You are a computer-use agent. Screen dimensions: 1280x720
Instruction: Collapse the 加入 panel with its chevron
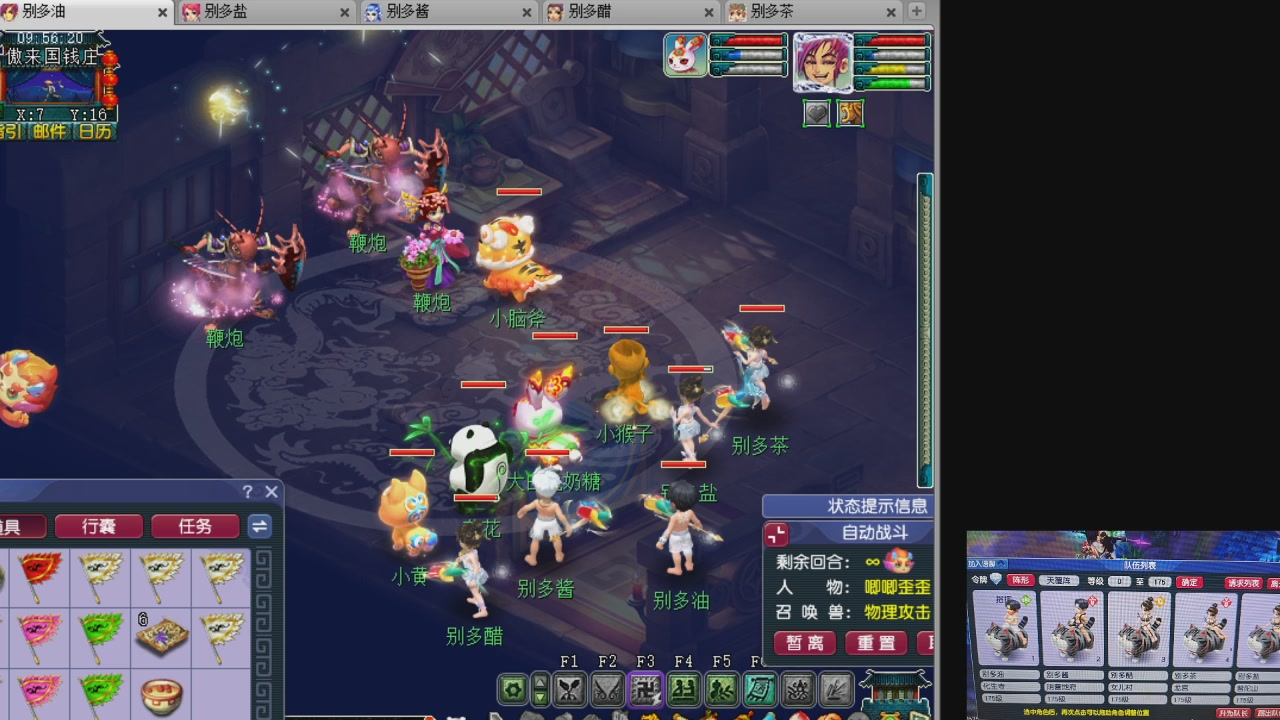[x=1000, y=564]
